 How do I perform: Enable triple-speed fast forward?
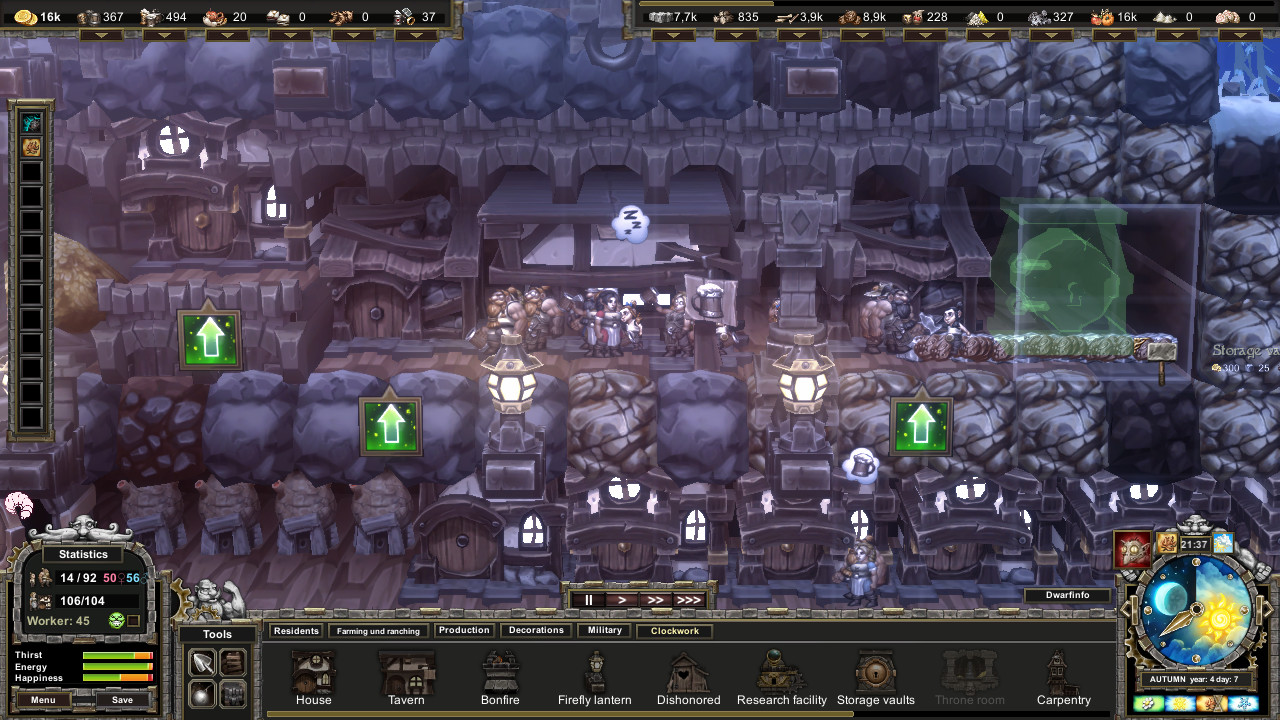tap(691, 599)
